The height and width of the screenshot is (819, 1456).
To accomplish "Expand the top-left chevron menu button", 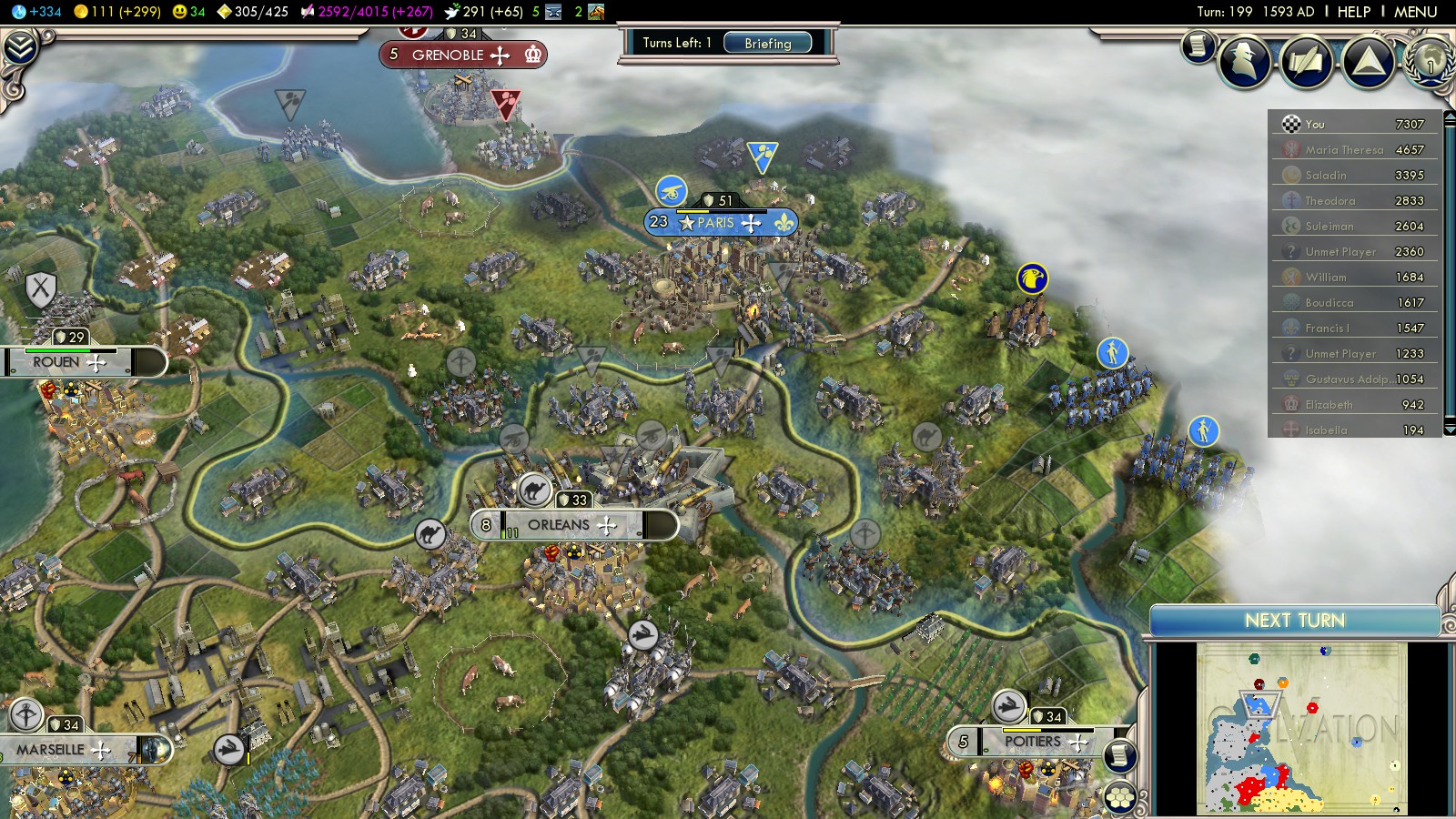I will click(x=20, y=47).
